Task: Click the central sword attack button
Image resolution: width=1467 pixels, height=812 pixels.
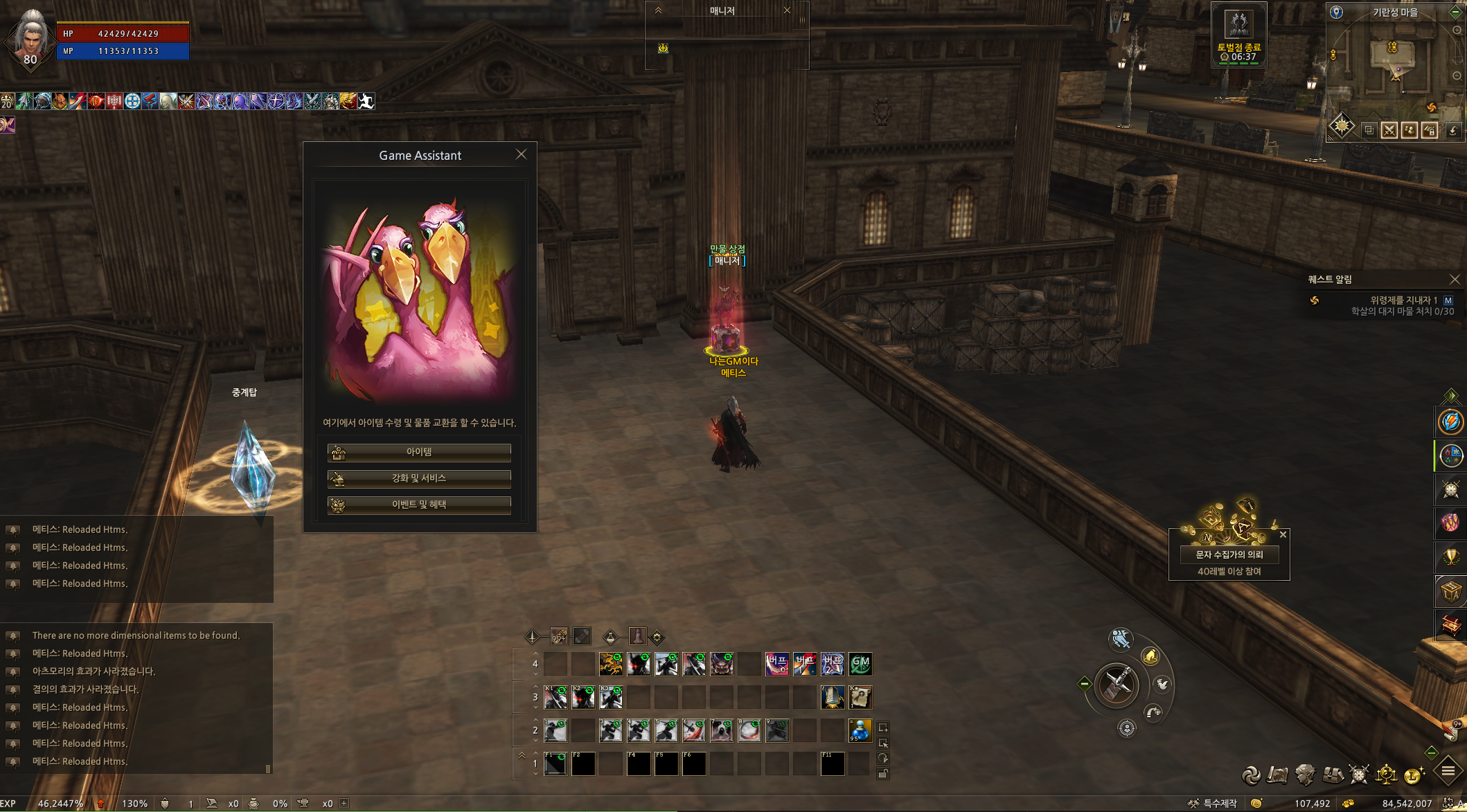Action: coord(1117,685)
